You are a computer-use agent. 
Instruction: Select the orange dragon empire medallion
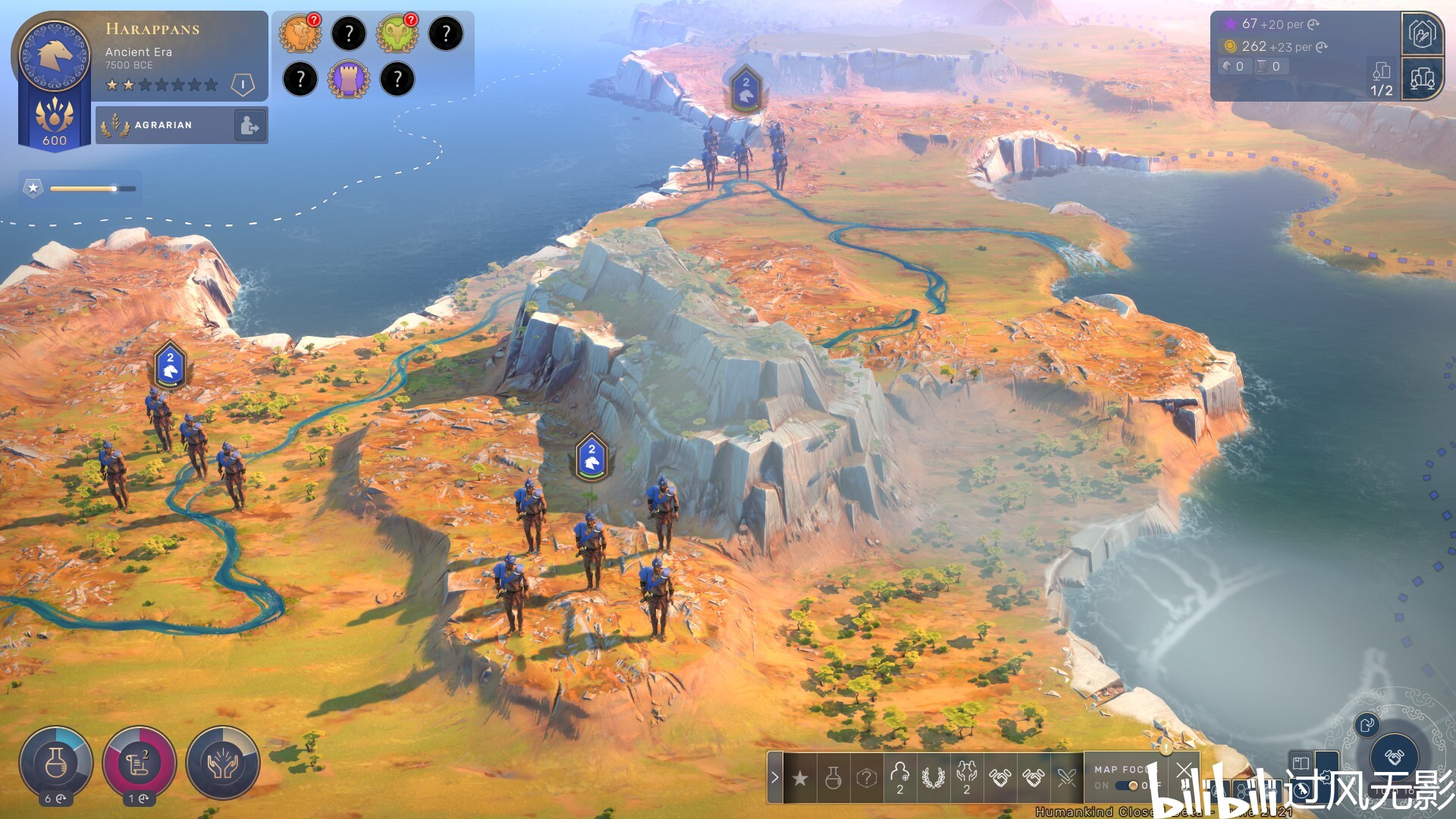coord(300,34)
